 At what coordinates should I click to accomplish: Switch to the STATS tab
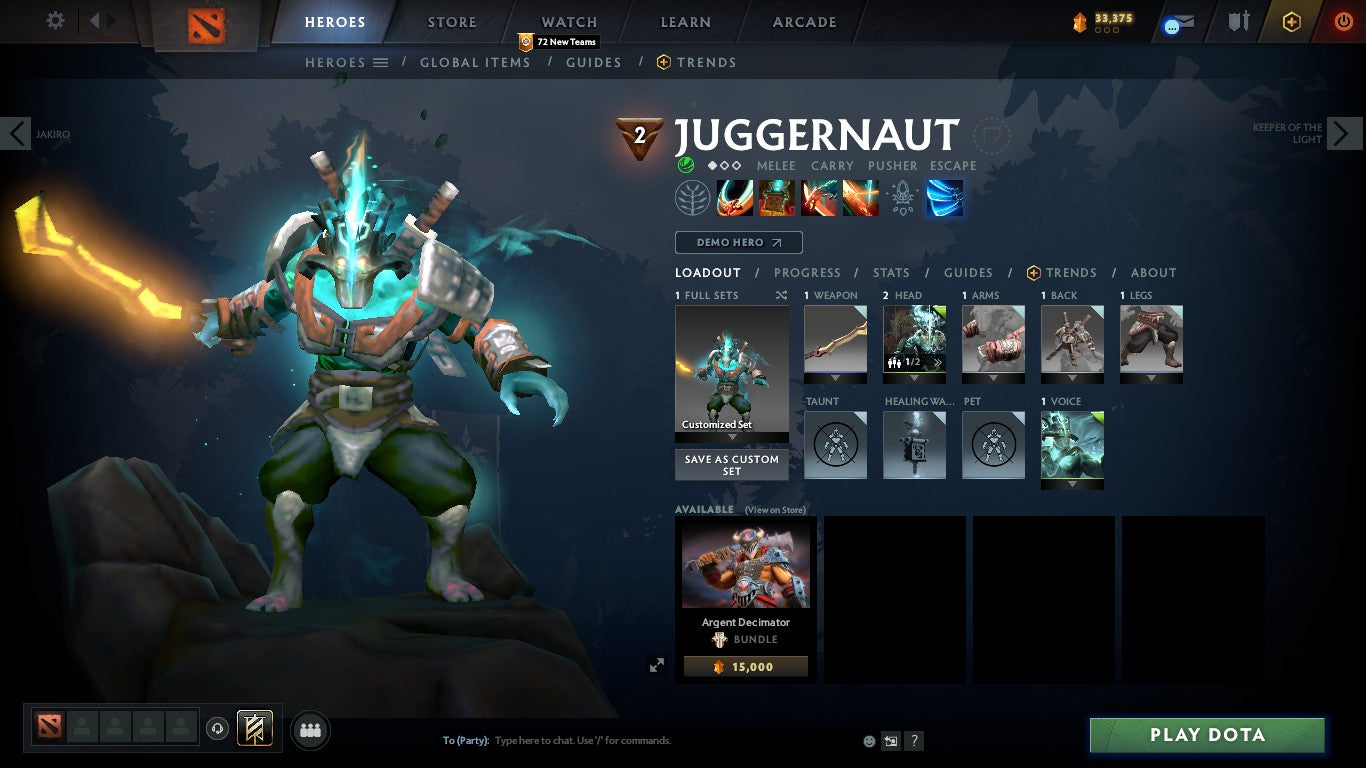(890, 272)
